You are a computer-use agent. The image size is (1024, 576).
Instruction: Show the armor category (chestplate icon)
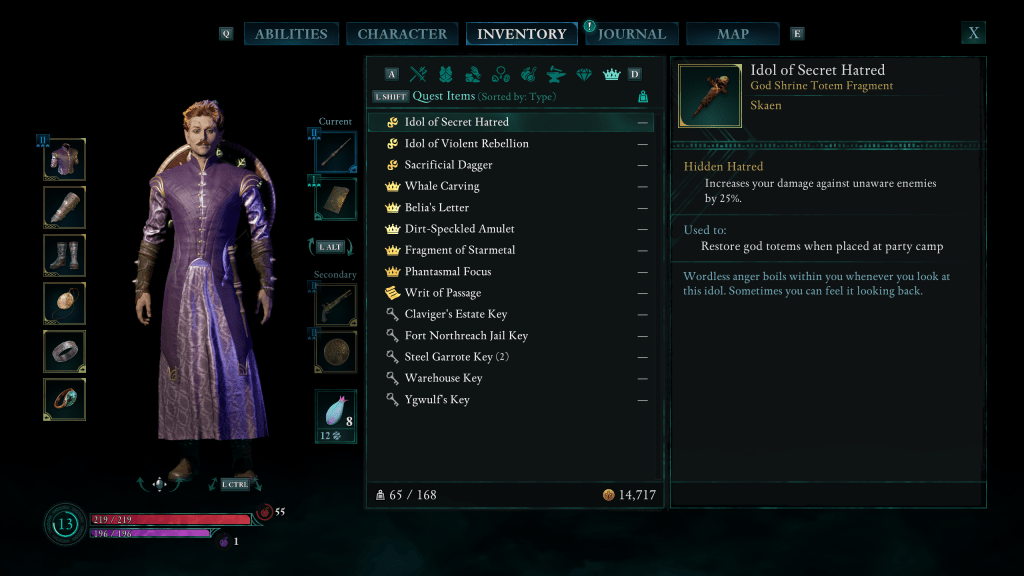(x=446, y=74)
